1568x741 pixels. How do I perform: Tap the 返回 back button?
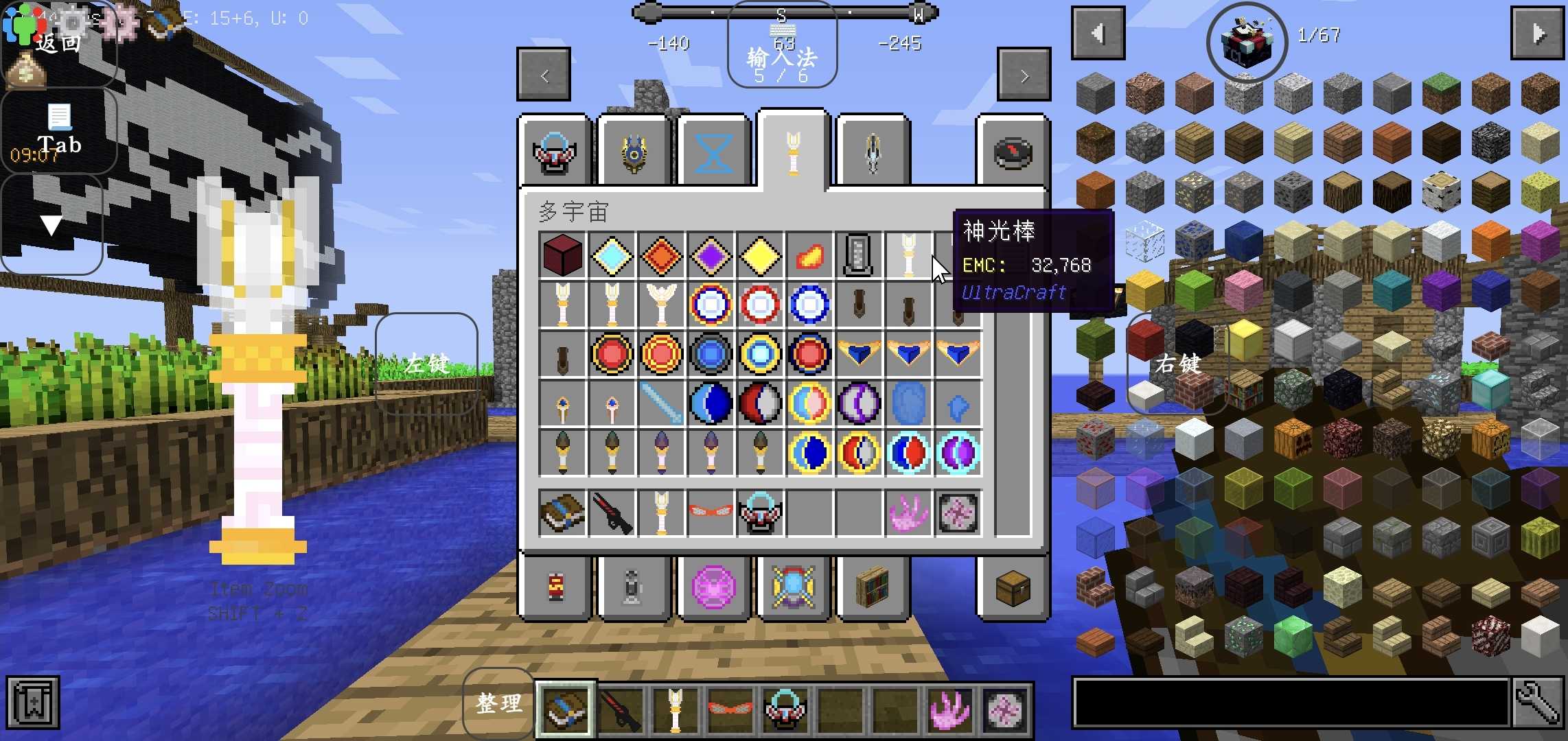tap(58, 44)
